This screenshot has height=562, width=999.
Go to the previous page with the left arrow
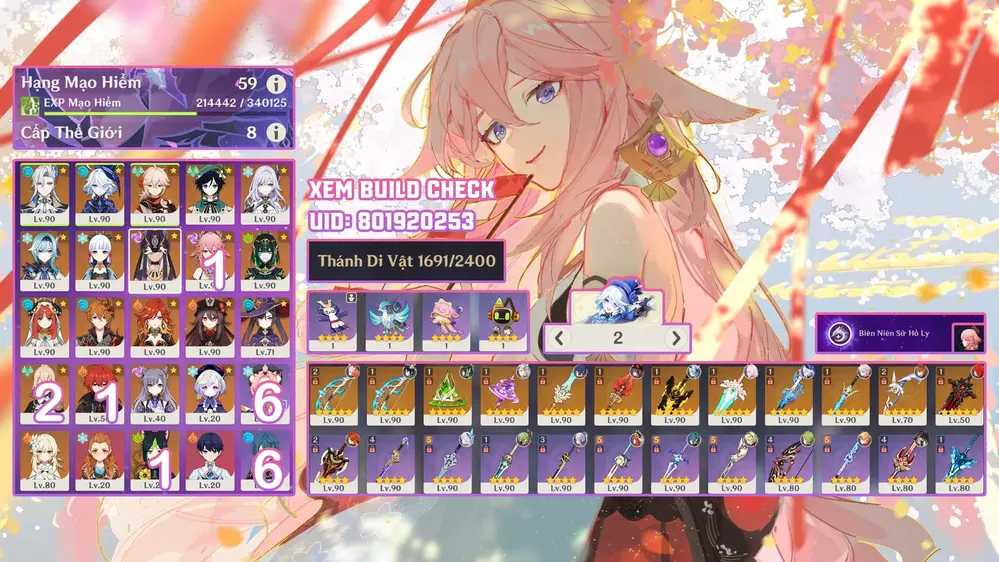pos(560,338)
